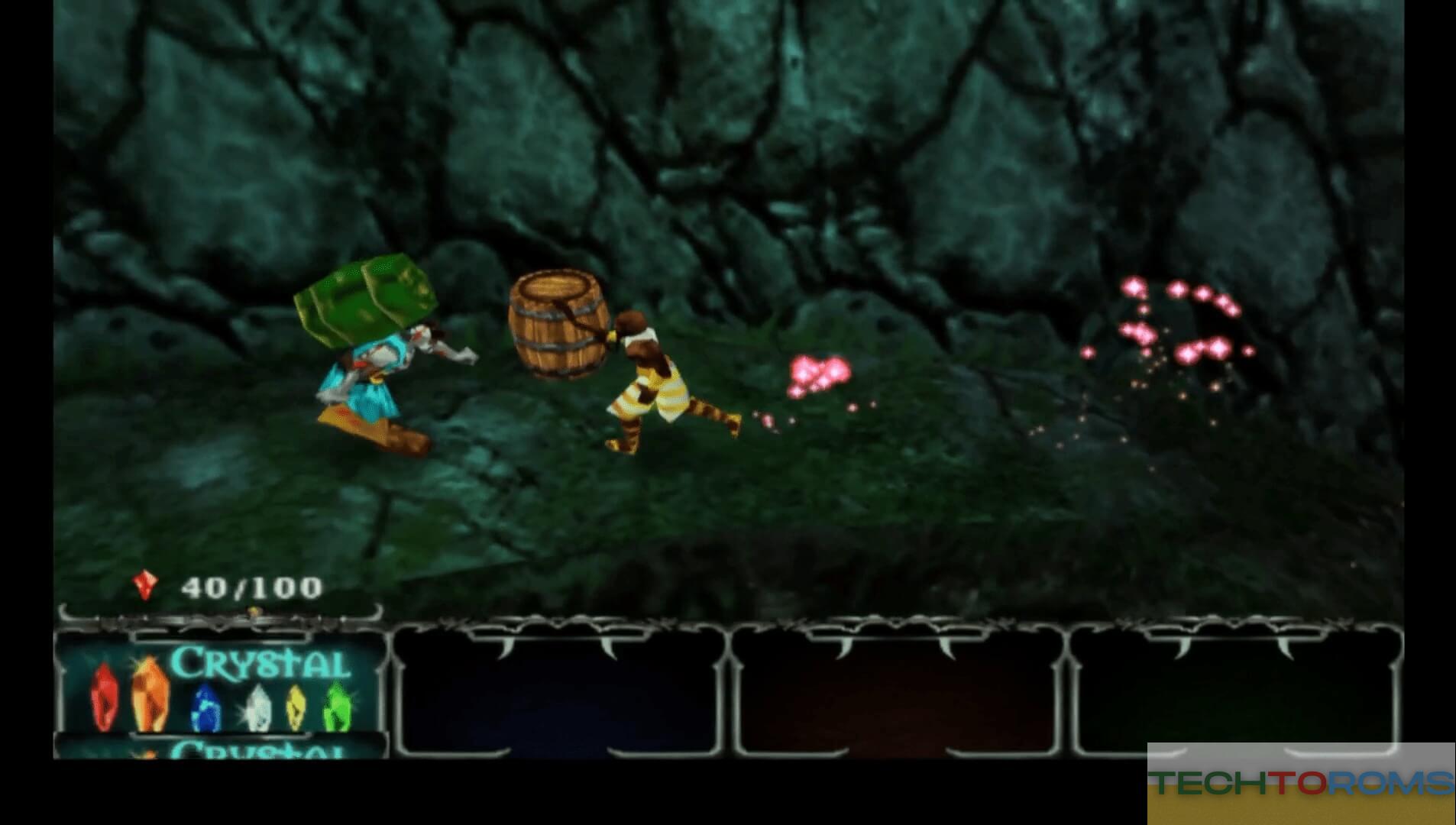Activate the green crystal
Image resolution: width=1456 pixels, height=825 pixels.
(335, 705)
